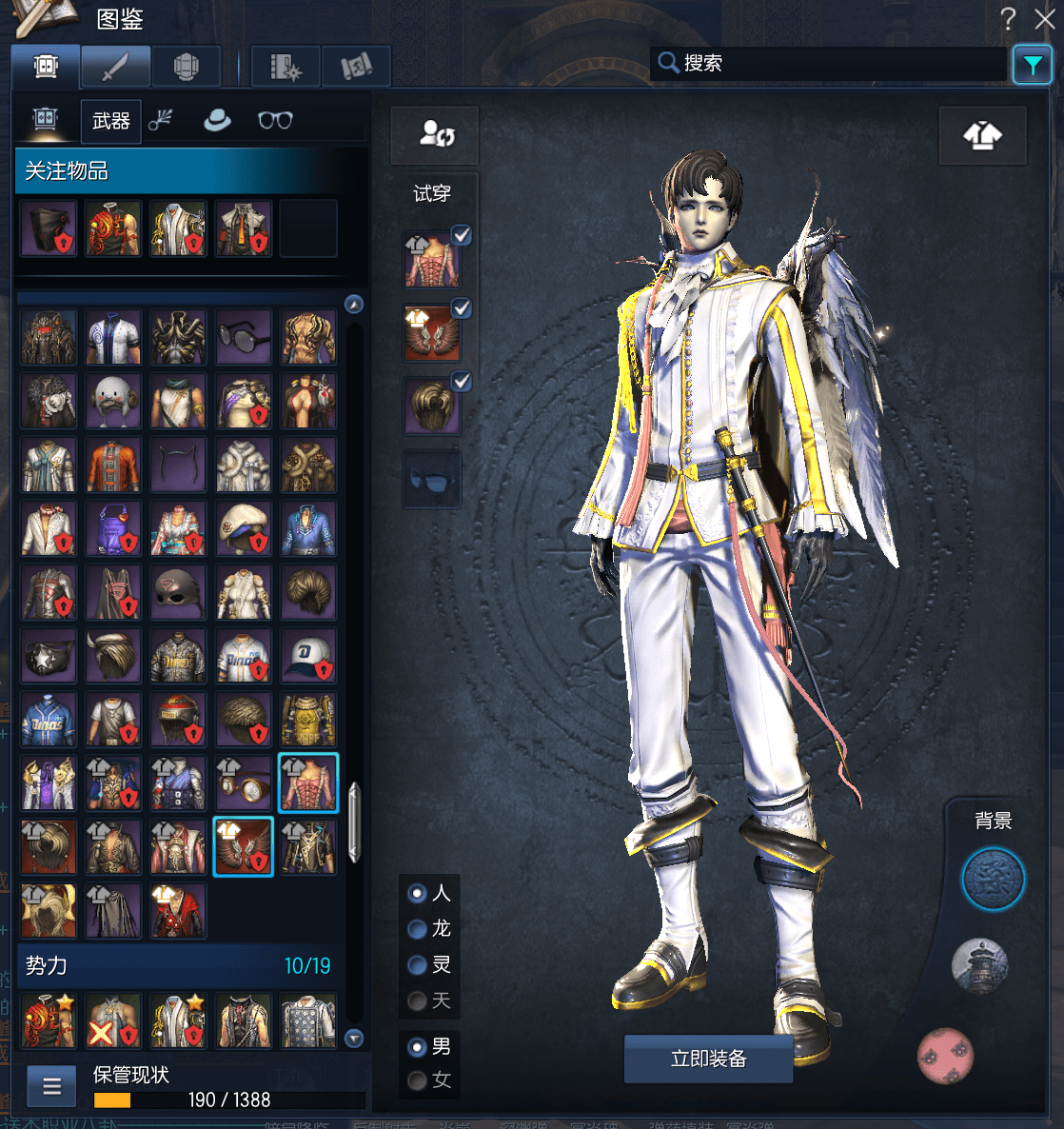
Task: Open the question mark help button
Action: [x=1009, y=19]
